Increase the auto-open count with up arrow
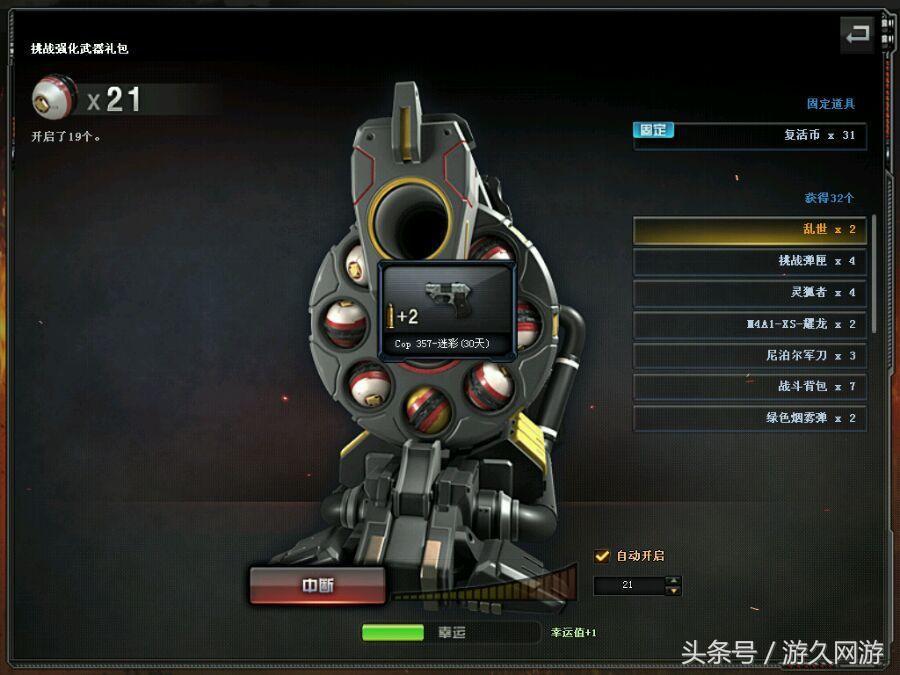This screenshot has width=900, height=675. click(674, 580)
